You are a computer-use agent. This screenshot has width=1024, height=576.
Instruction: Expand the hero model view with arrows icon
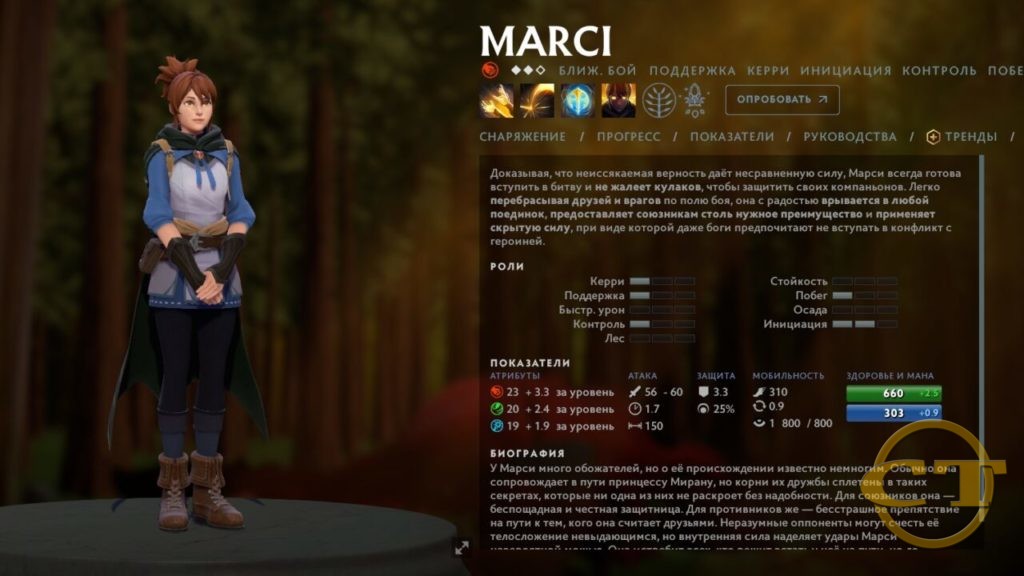tap(462, 547)
